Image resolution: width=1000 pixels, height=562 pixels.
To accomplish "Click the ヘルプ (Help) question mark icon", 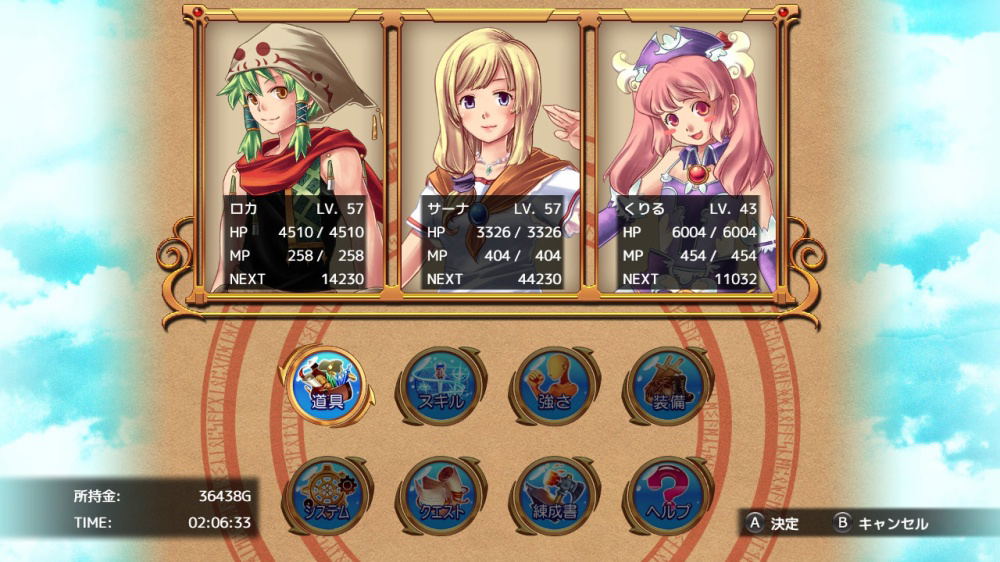I will pyautogui.click(x=669, y=496).
